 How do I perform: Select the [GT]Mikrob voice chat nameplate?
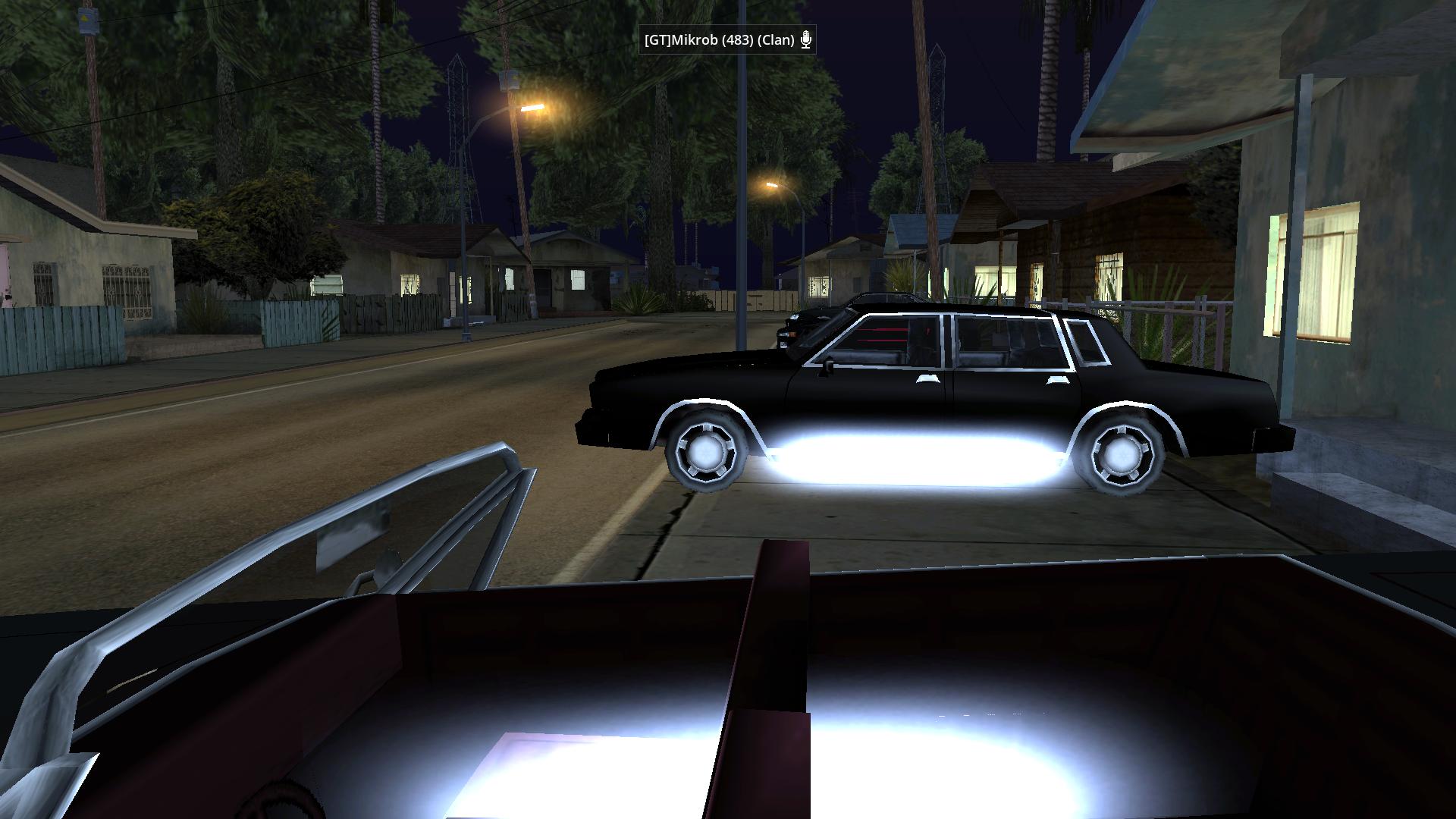[x=718, y=40]
